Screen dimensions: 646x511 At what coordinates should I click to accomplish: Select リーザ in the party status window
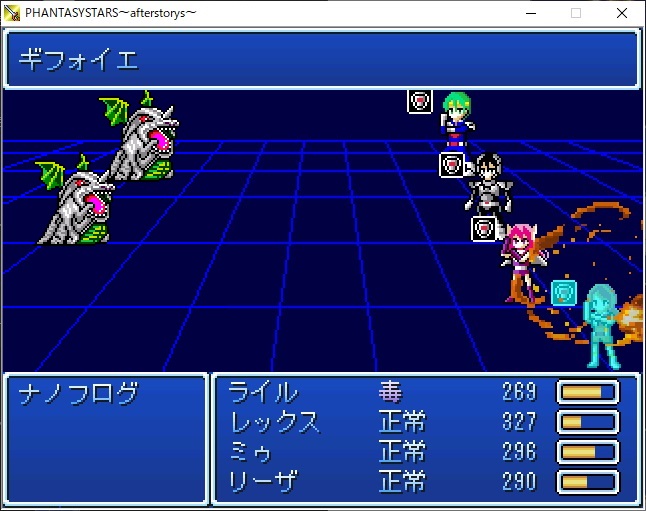click(264, 482)
